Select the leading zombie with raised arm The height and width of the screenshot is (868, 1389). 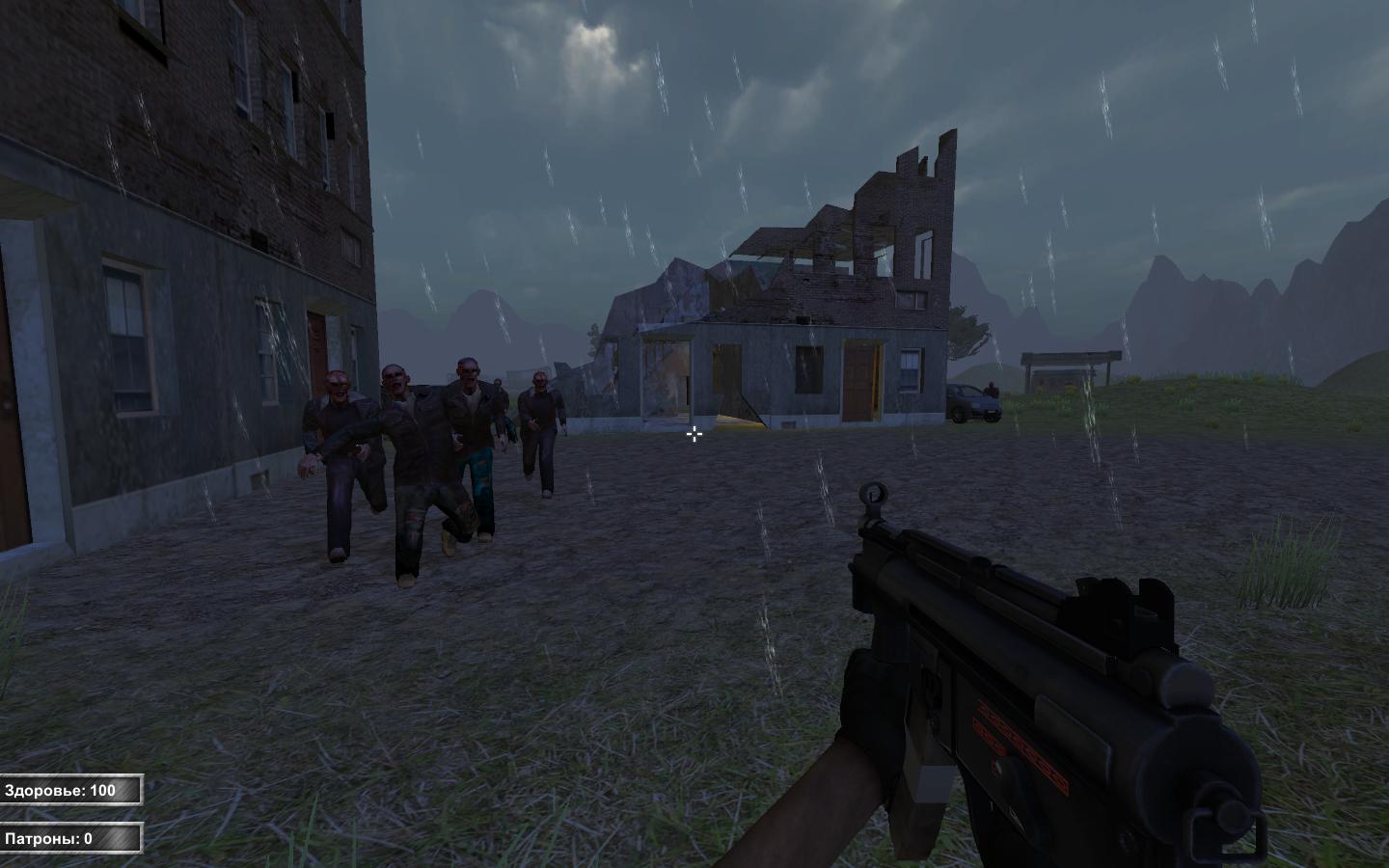coord(338,444)
